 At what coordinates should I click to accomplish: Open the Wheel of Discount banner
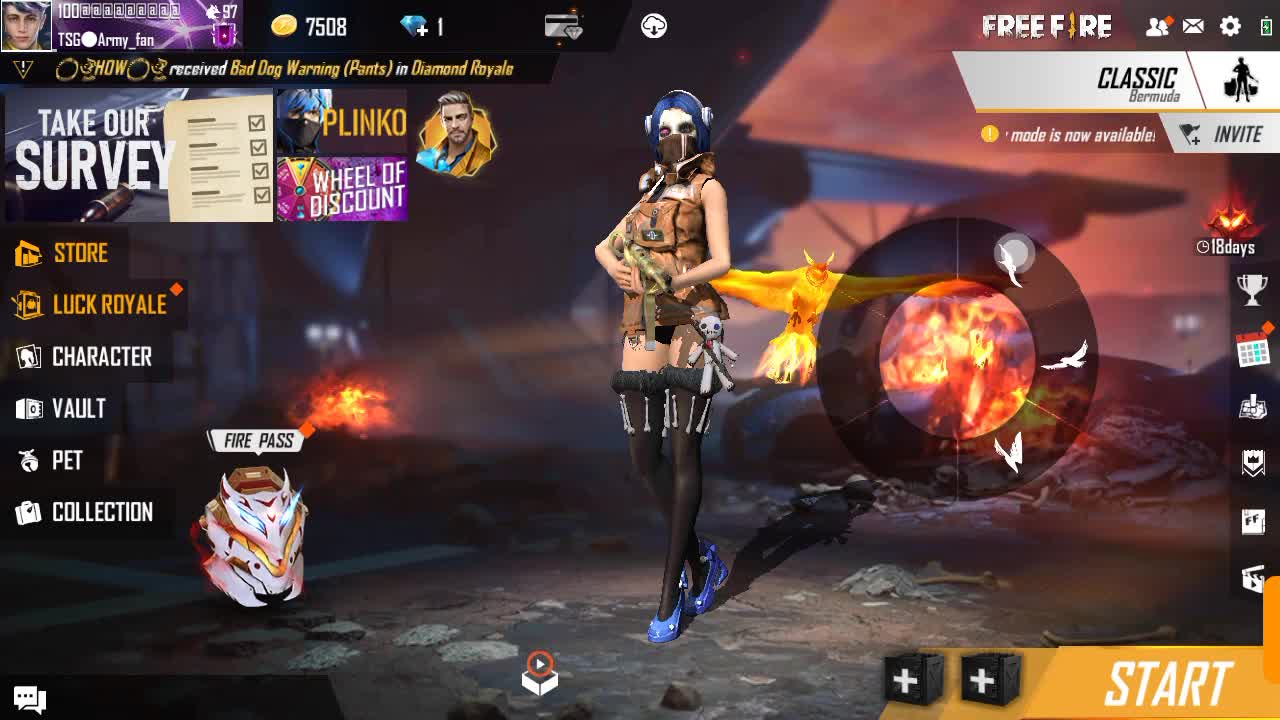pos(342,189)
